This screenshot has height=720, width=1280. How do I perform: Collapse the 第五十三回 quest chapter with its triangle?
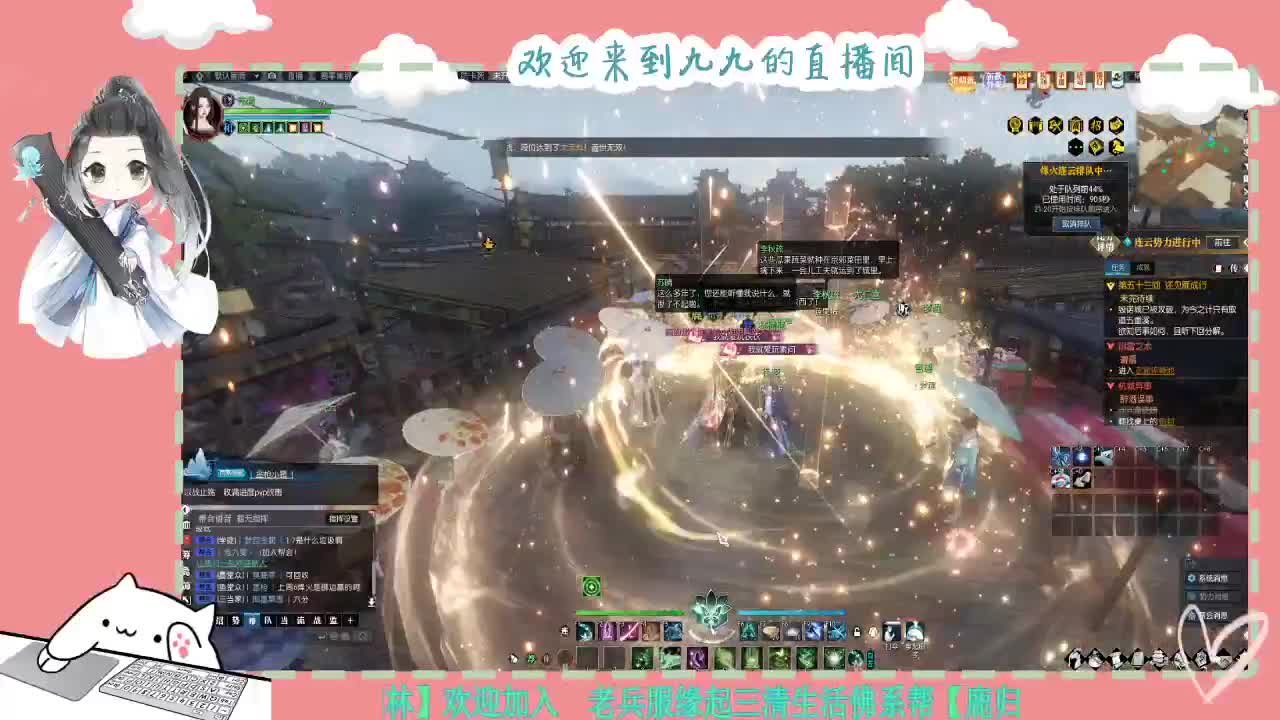[x=1109, y=285]
